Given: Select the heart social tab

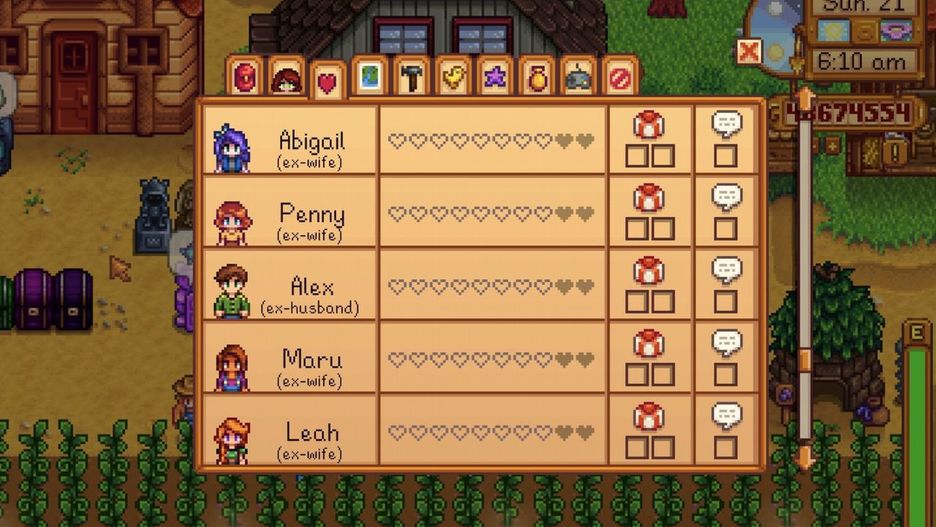Looking at the screenshot, I should (x=327, y=82).
